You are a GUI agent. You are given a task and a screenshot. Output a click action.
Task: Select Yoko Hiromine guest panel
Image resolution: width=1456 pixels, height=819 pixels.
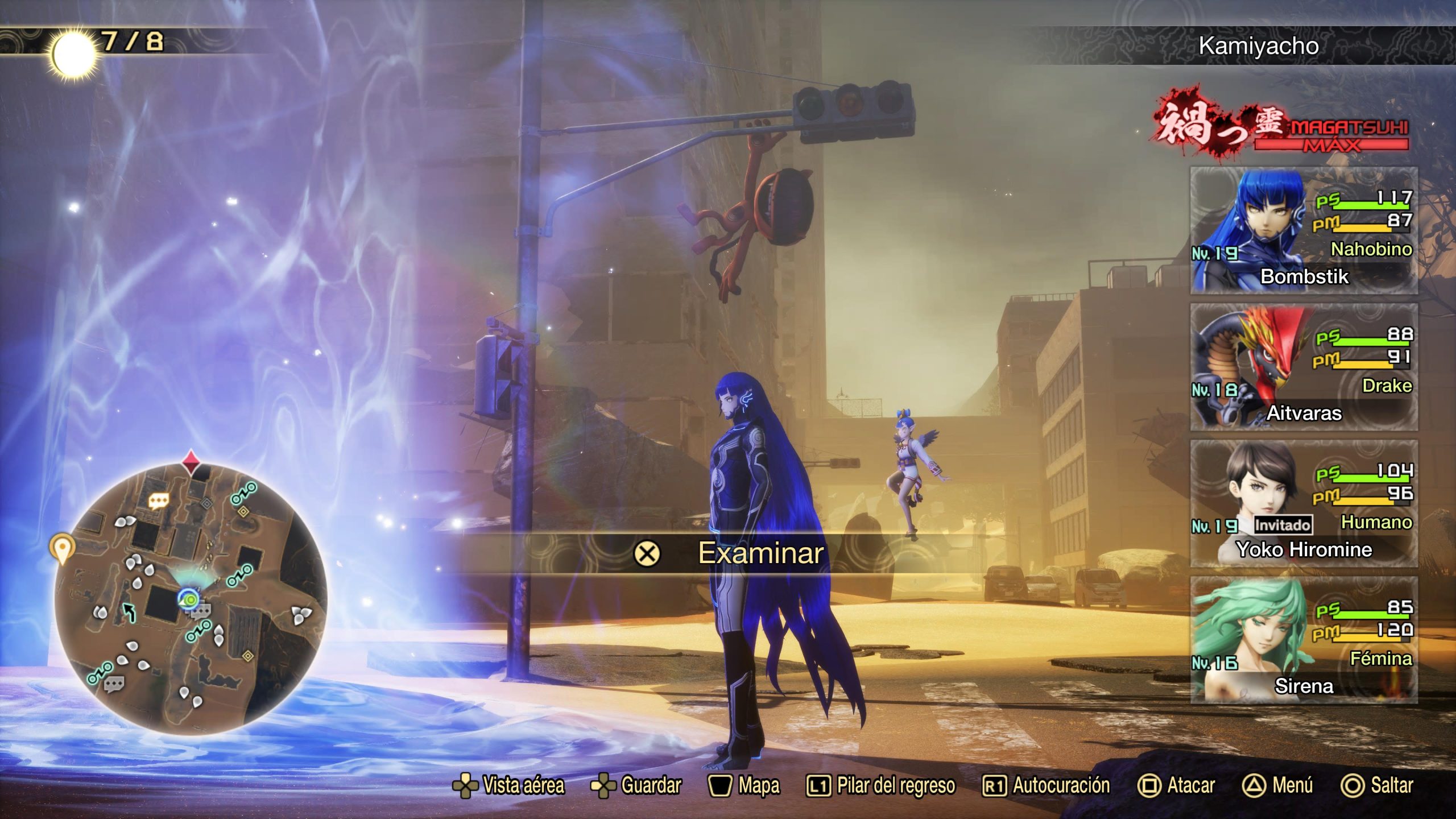click(1304, 503)
